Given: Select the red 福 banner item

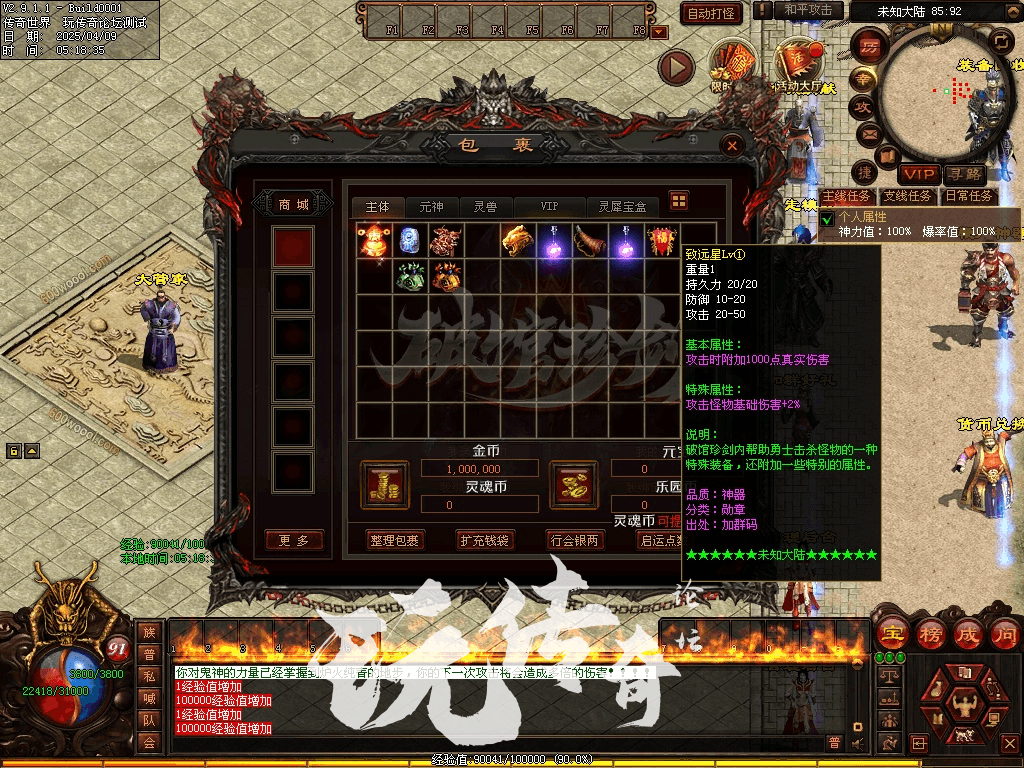Looking at the screenshot, I should point(661,240).
